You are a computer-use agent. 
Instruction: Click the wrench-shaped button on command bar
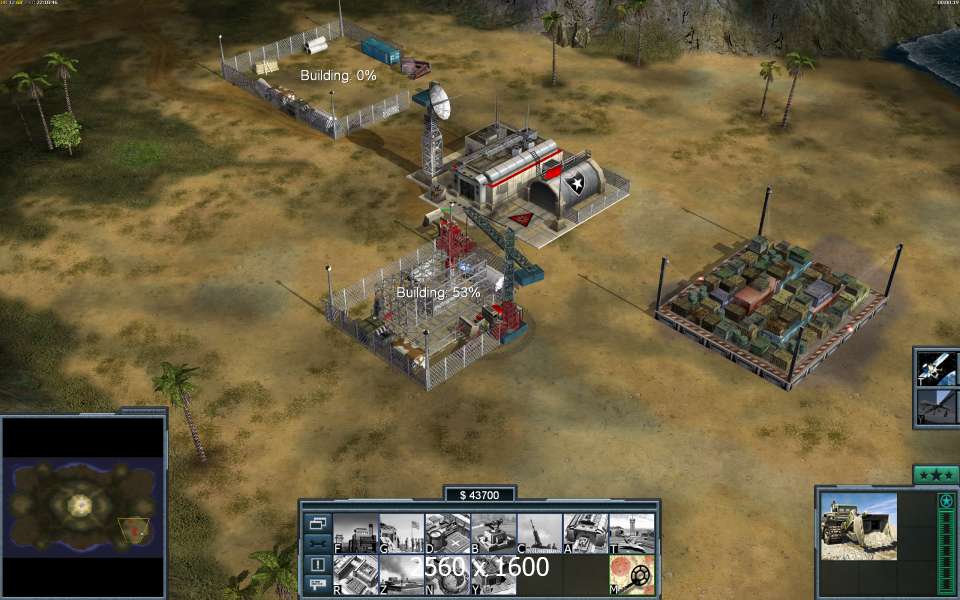coord(317,544)
